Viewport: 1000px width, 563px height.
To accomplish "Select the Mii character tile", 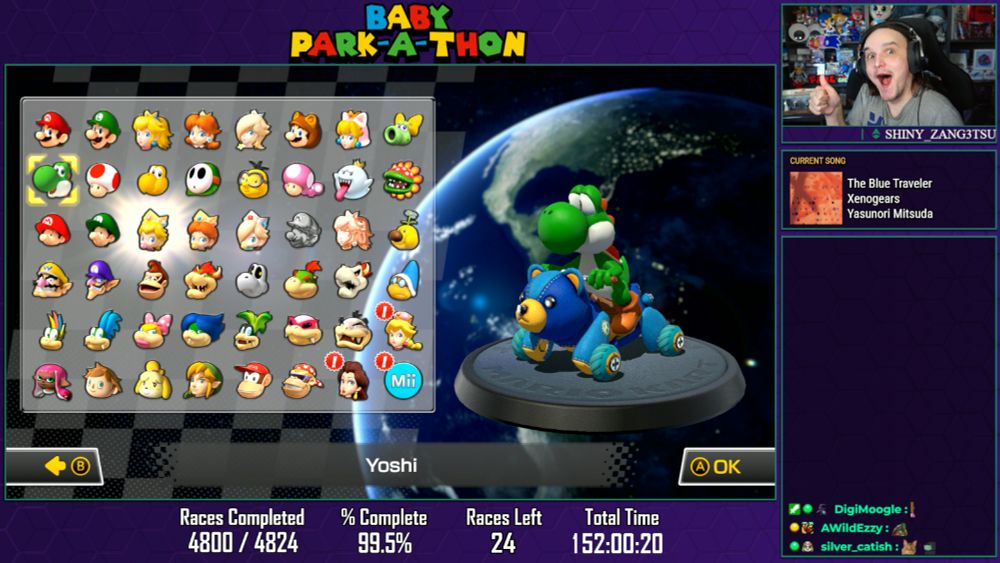I will (x=403, y=380).
